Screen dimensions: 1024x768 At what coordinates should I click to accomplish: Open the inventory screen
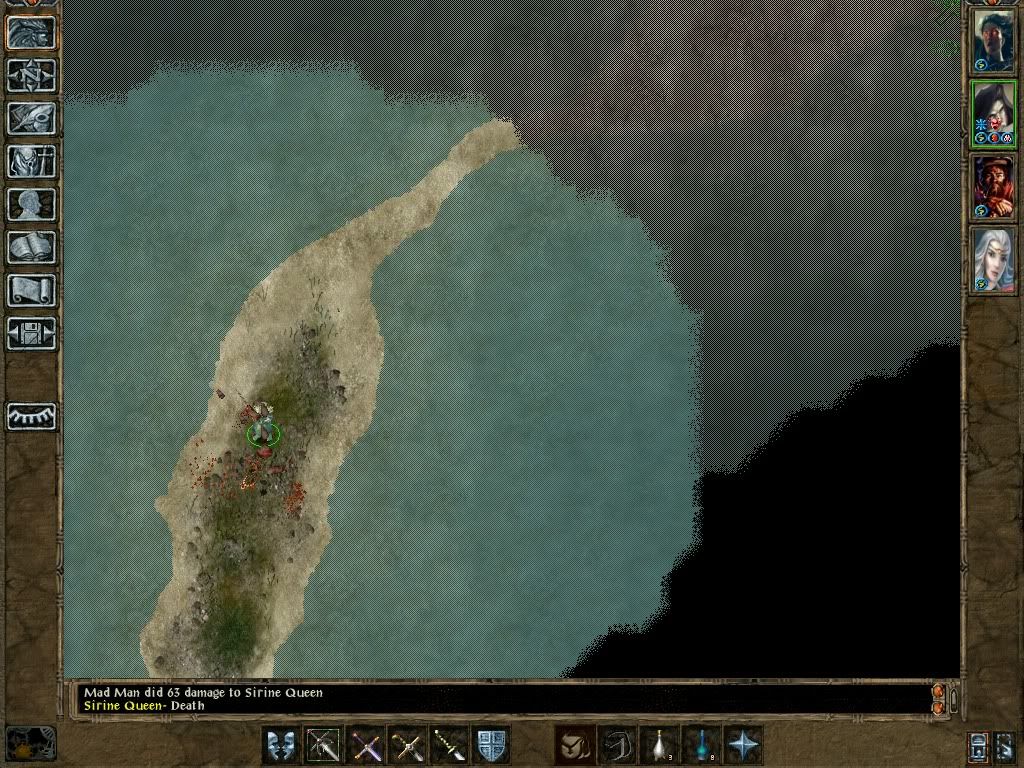[31, 161]
